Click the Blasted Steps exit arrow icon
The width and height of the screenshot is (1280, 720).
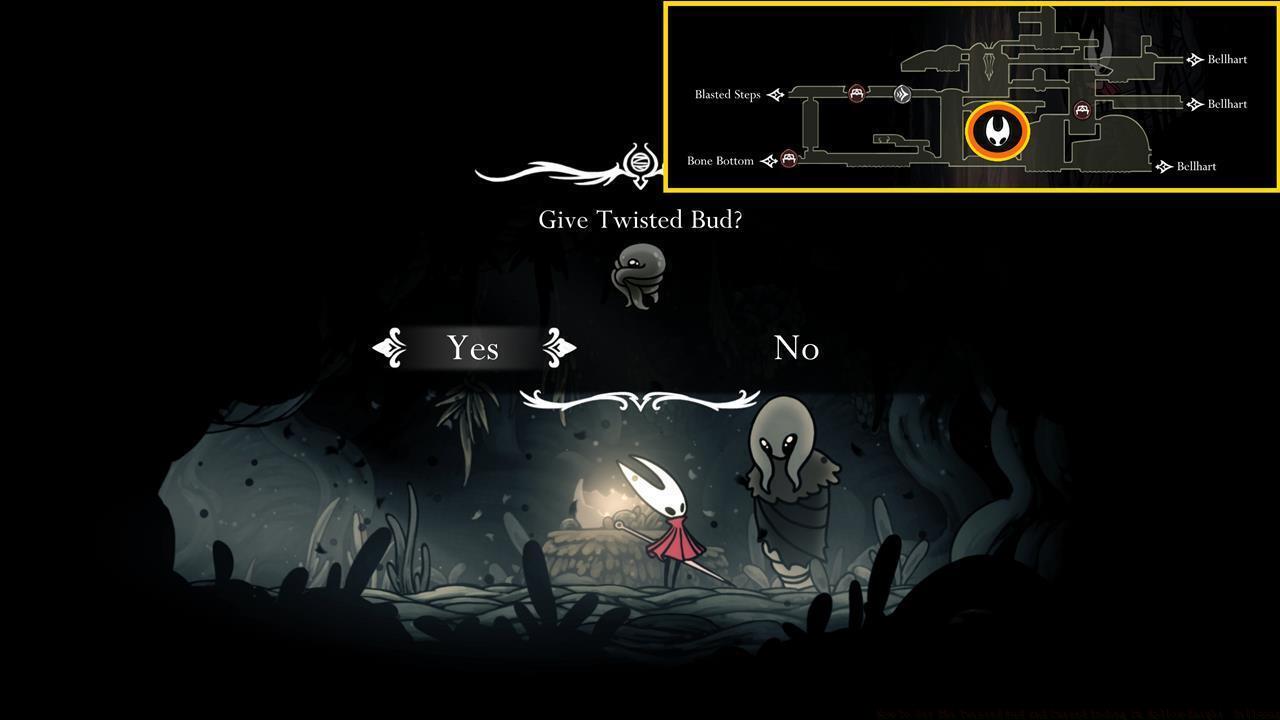(778, 94)
